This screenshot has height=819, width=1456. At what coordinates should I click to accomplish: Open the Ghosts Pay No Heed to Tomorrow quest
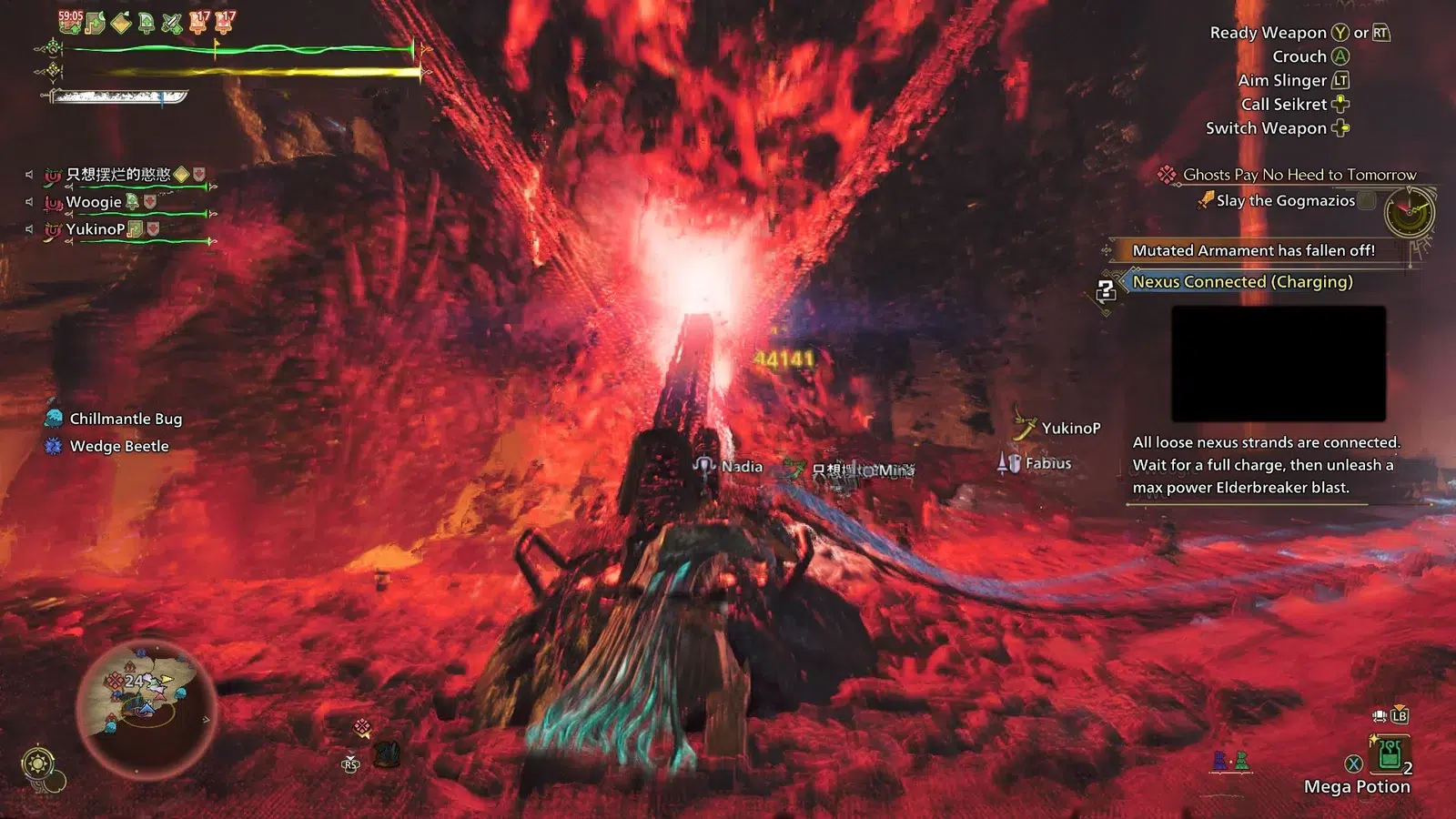(x=1299, y=175)
